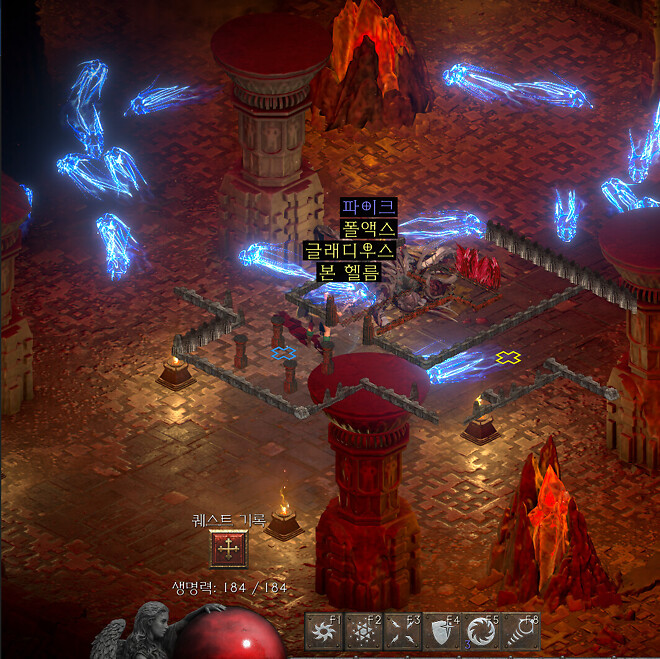Pick up the 글래디우스 item label
Screen dimensions: 660x659
tap(350, 249)
